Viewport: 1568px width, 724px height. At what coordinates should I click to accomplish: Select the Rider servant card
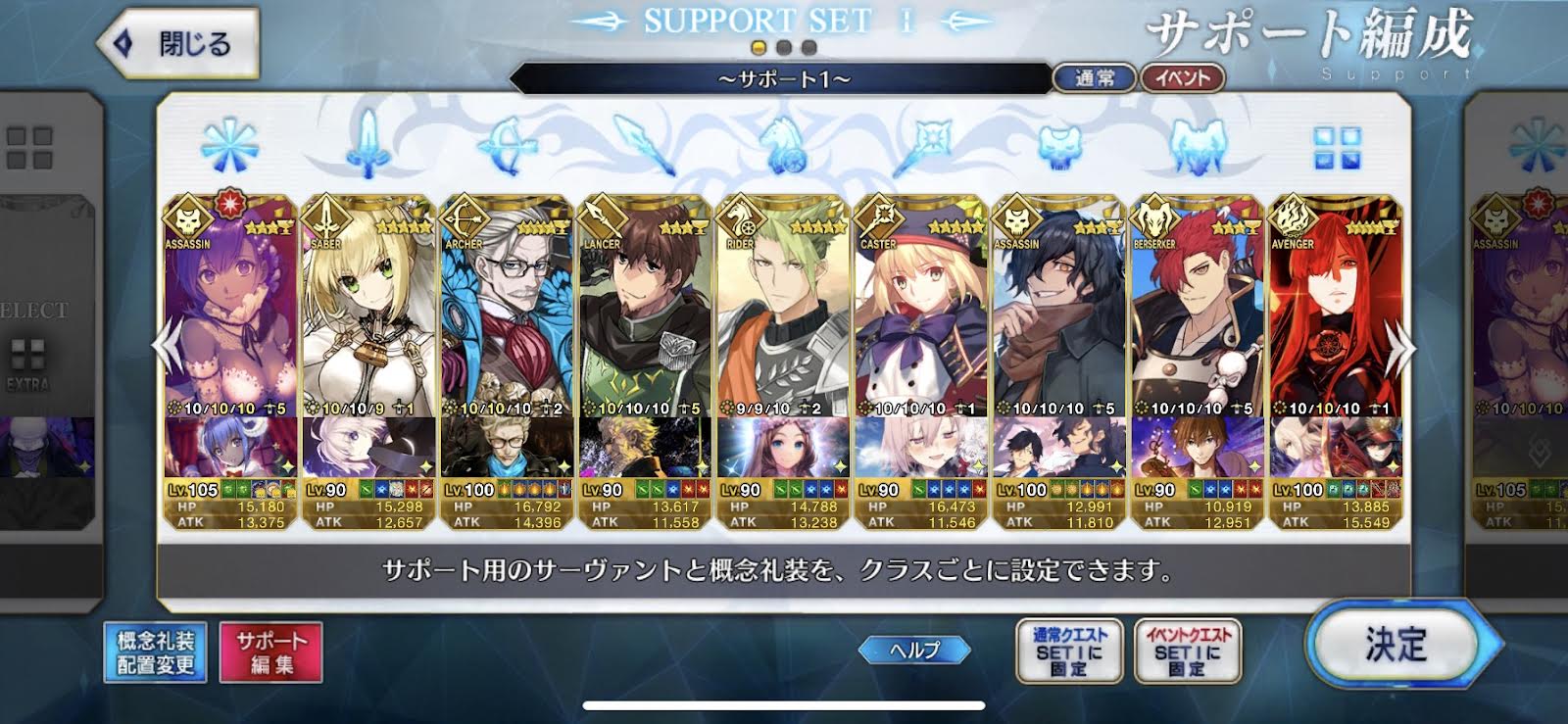click(782, 323)
